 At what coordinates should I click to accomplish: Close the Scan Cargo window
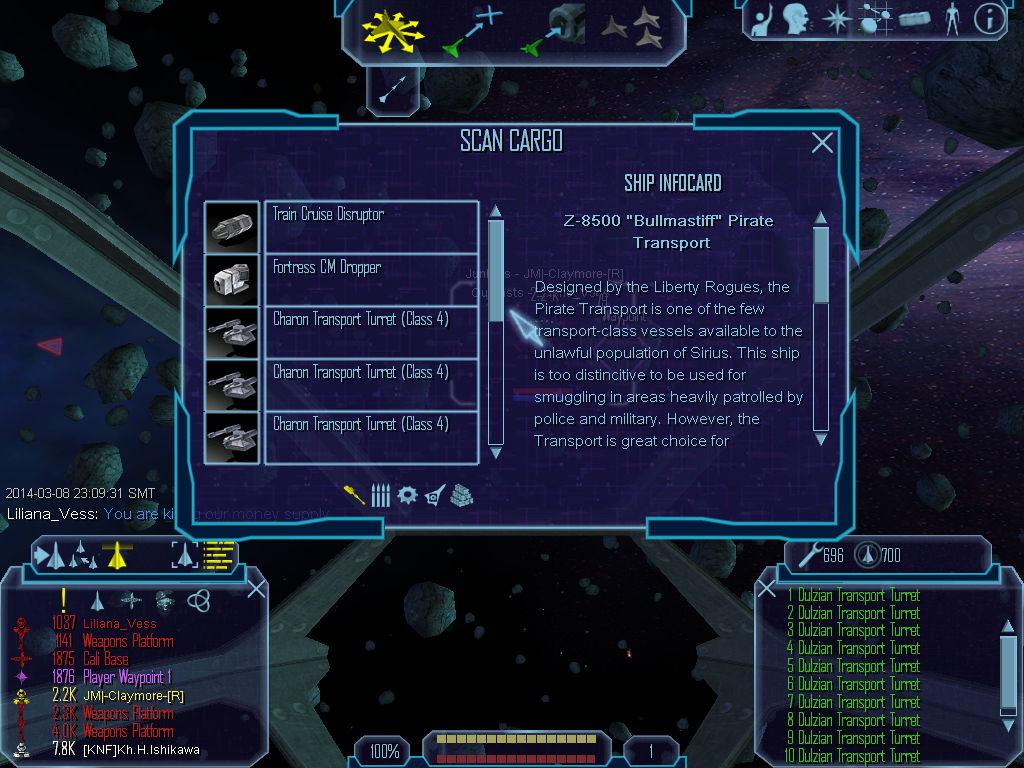822,143
